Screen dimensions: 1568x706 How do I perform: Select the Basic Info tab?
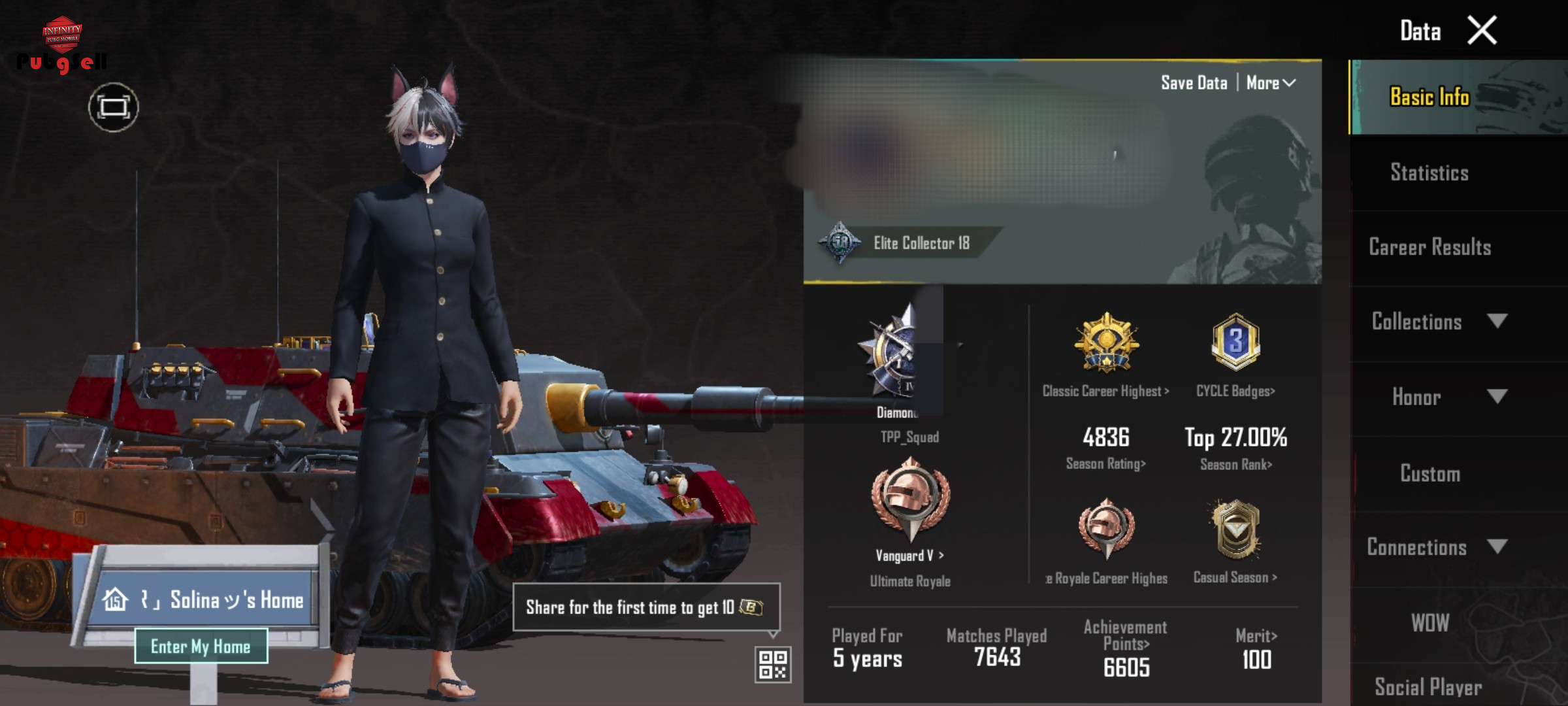pos(1429,97)
